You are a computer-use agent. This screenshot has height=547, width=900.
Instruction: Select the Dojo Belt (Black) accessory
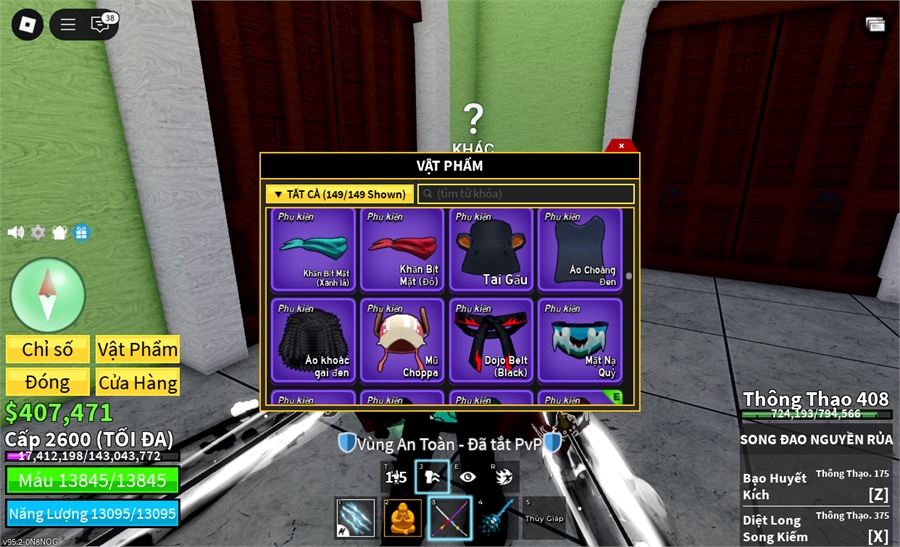(490, 340)
